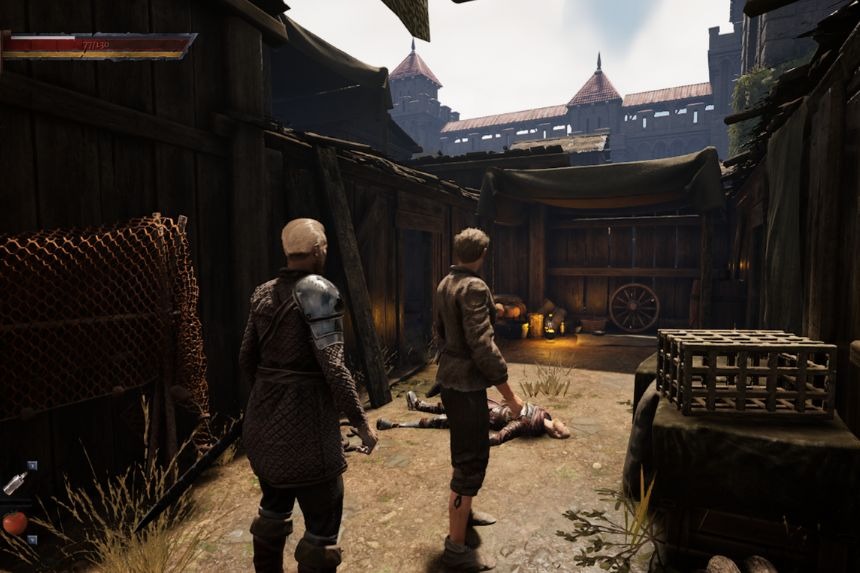Use the red apple quick slot

tap(13, 522)
